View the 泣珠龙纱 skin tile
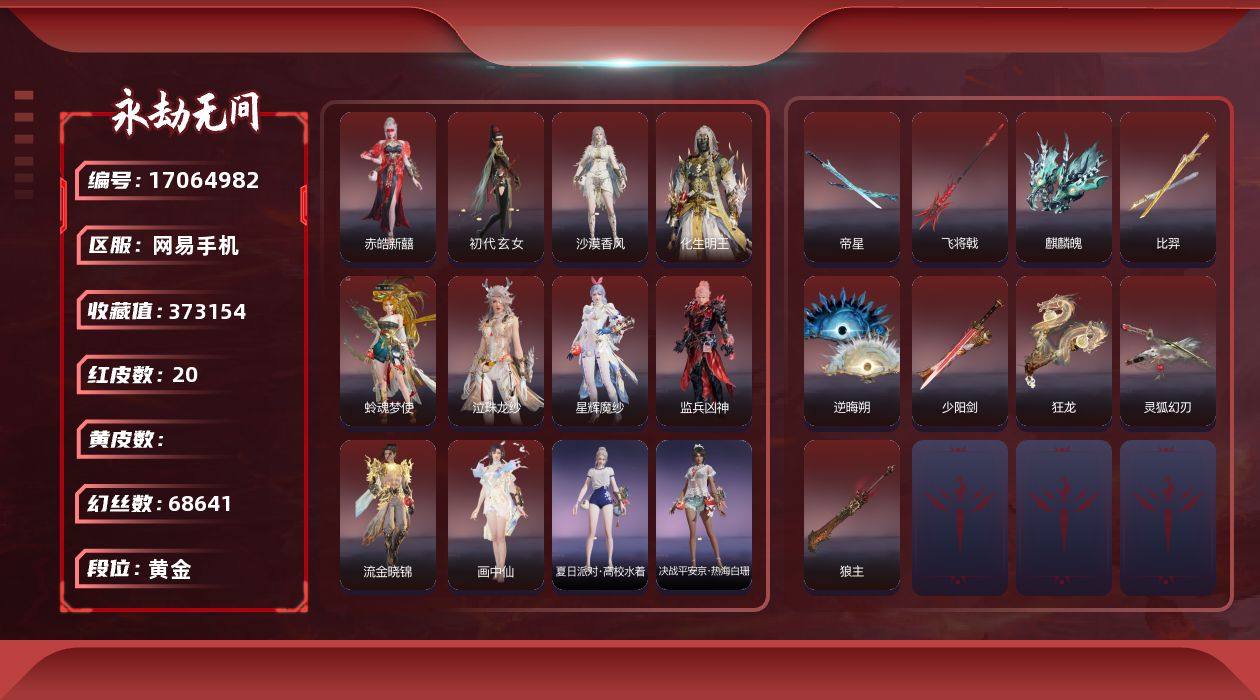1260x700 pixels. tap(496, 351)
